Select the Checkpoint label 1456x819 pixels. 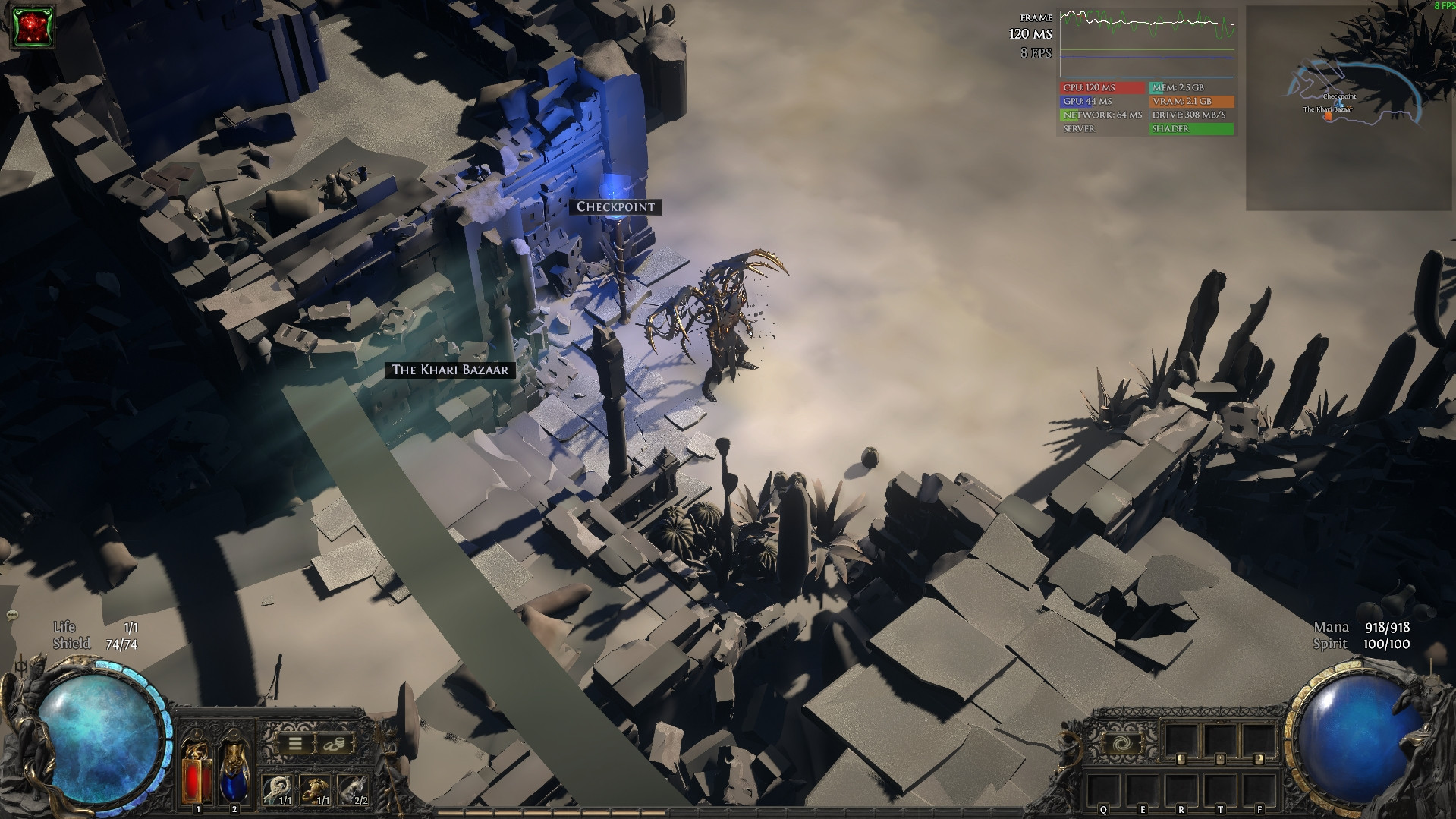click(615, 206)
